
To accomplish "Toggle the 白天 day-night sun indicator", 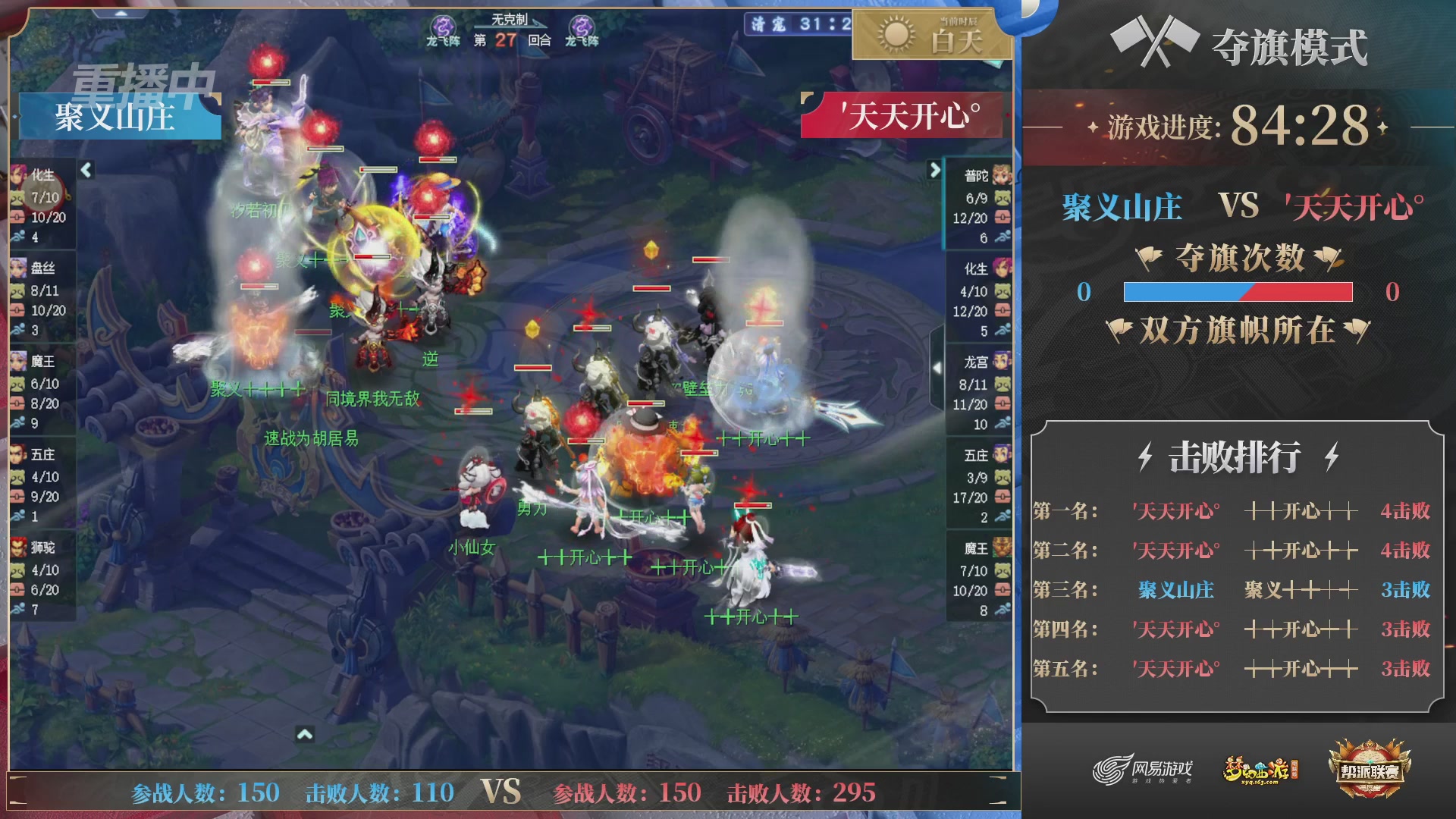I will (x=931, y=34).
